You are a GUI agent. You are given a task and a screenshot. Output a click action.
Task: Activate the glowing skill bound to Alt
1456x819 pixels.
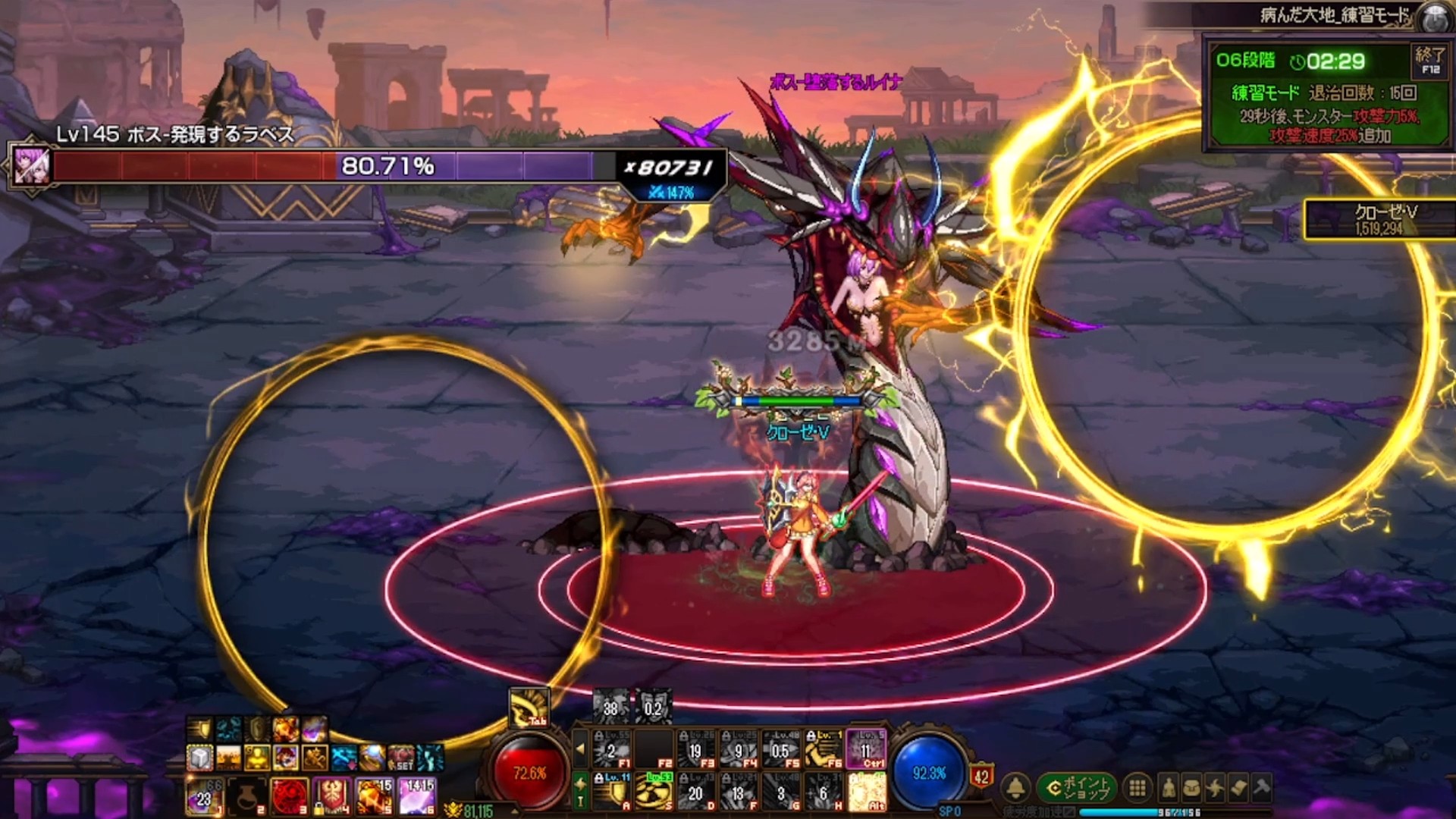click(866, 792)
